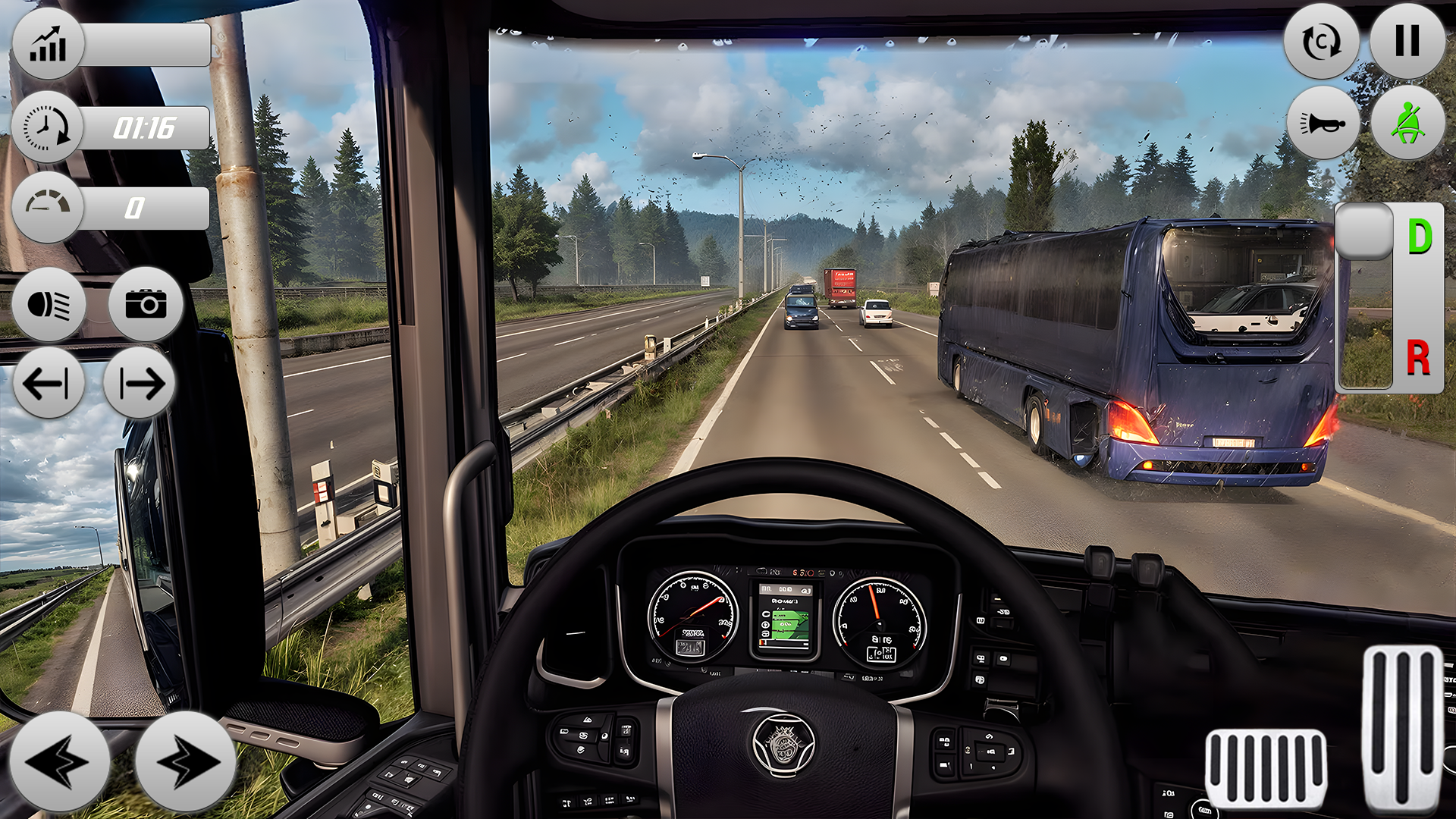Tap the camera rotate button
This screenshot has height=819, width=1456.
pyautogui.click(x=1321, y=42)
